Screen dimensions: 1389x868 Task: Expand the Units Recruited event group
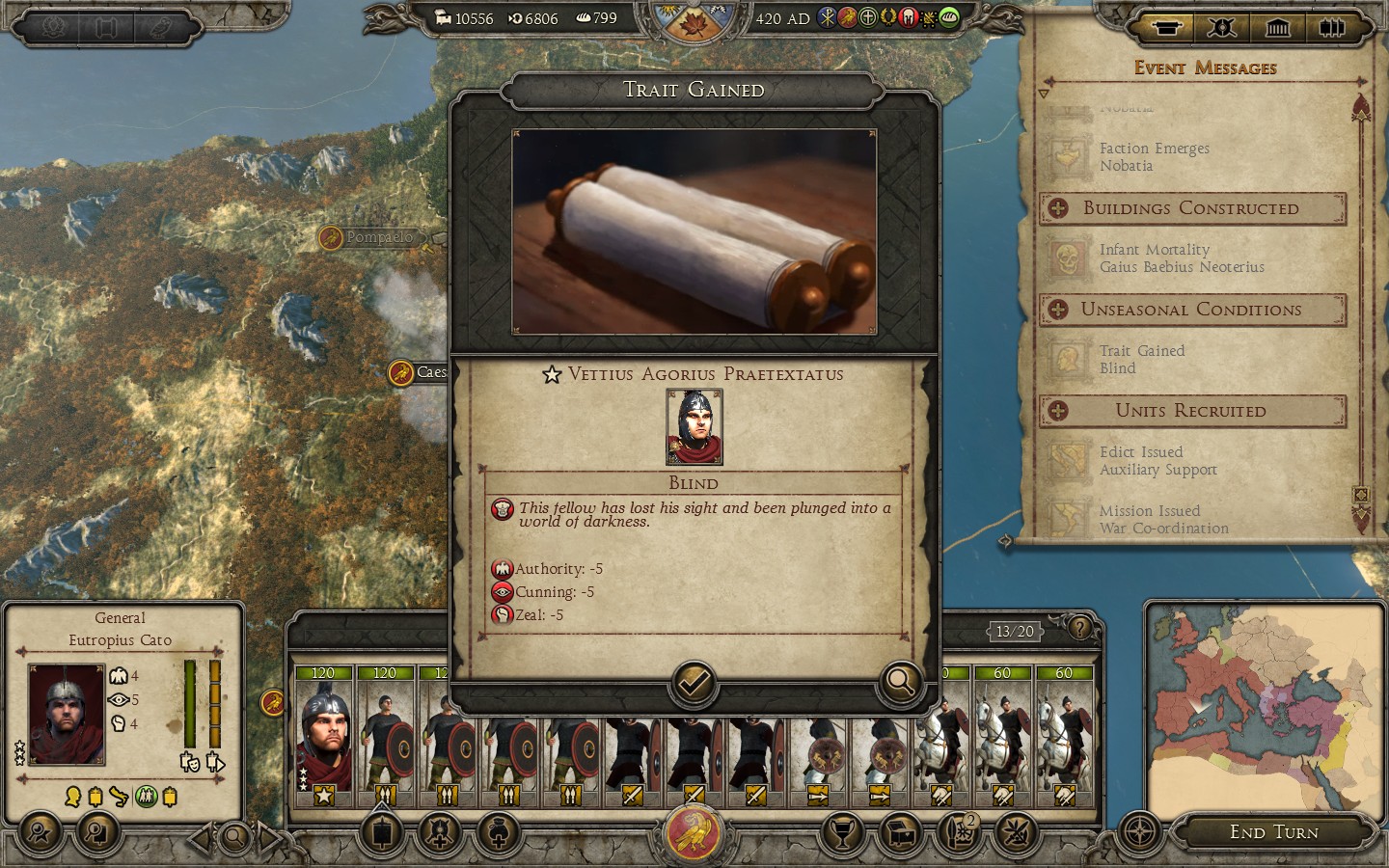pos(1058,411)
